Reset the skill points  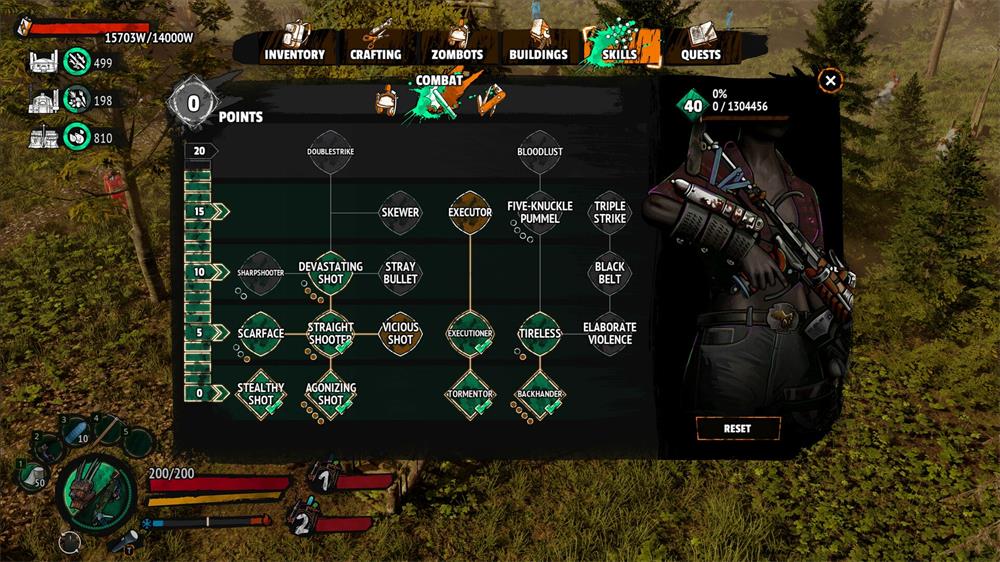click(x=737, y=428)
